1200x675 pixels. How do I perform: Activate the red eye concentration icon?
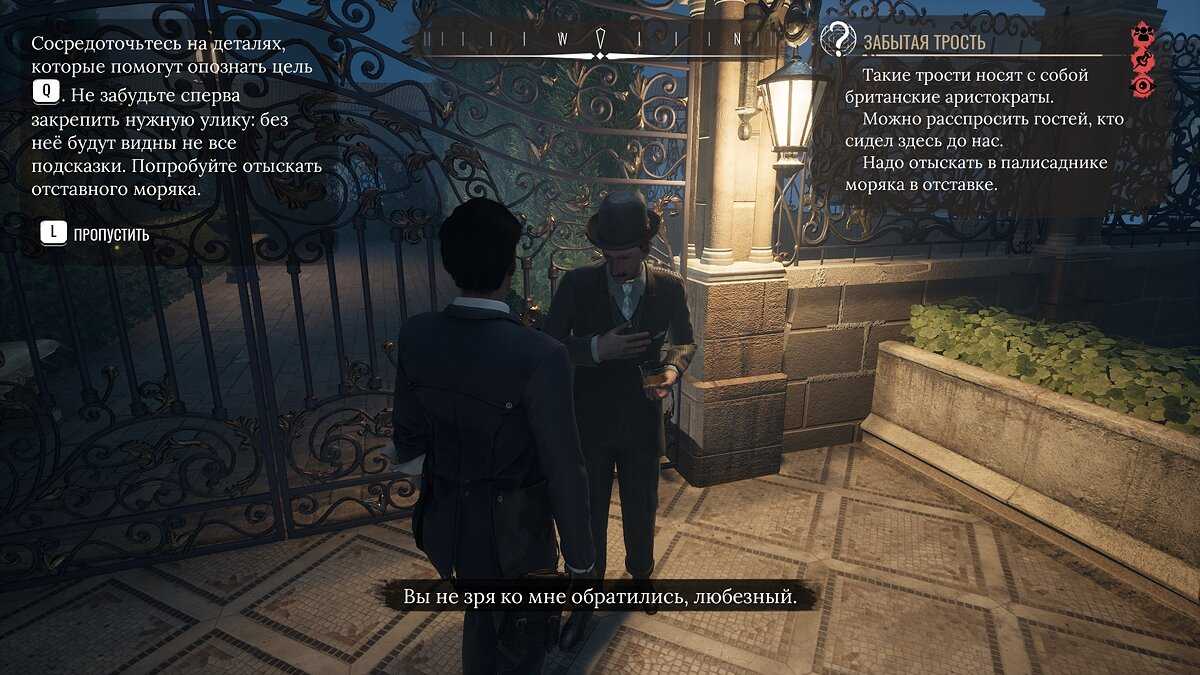[x=1142, y=88]
